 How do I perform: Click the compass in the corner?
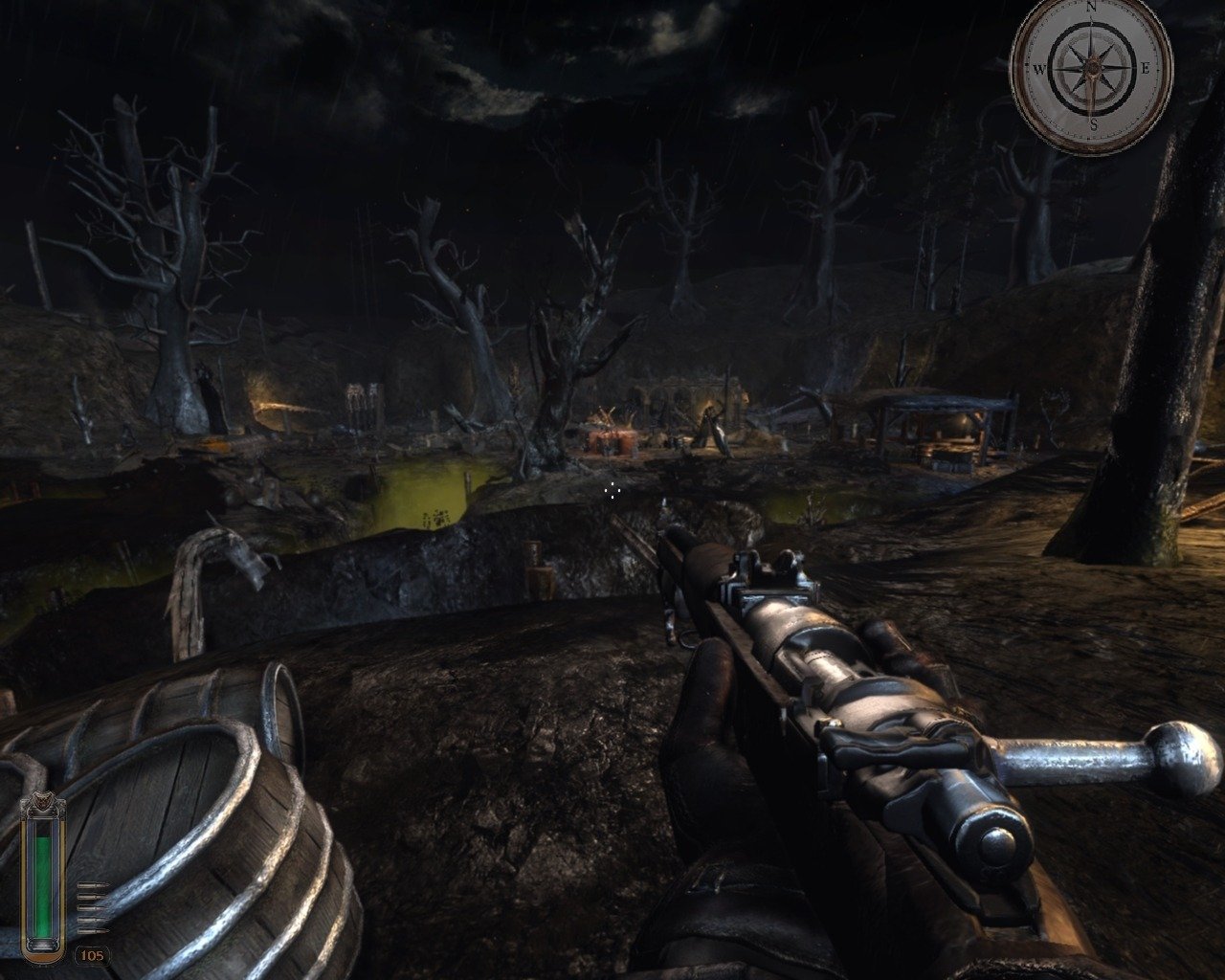pos(1091,70)
